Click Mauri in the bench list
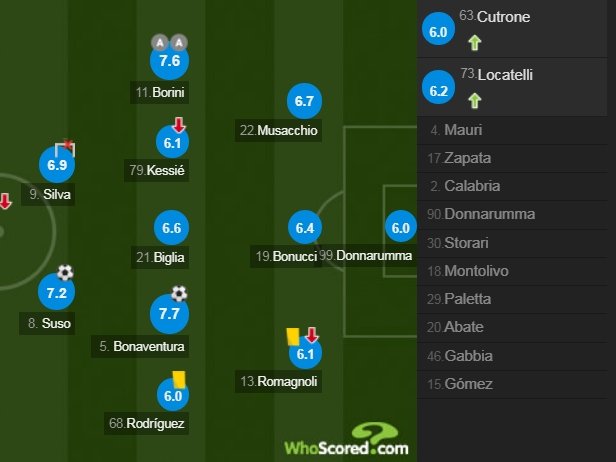Image resolution: width=616 pixels, height=462 pixels. (516, 130)
